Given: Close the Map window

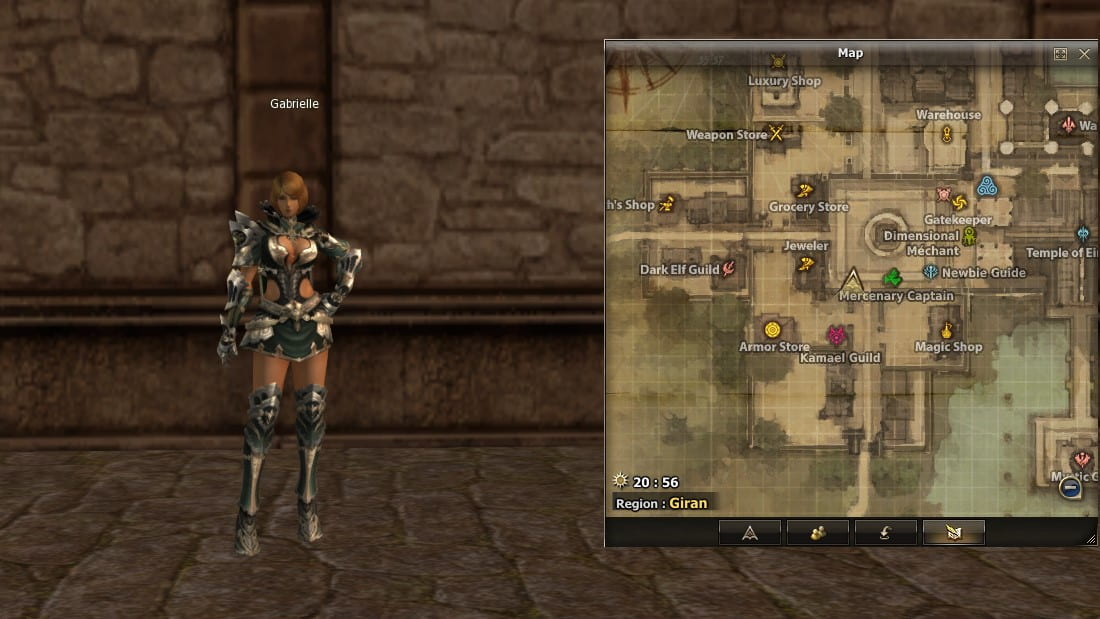Looking at the screenshot, I should click(1084, 54).
